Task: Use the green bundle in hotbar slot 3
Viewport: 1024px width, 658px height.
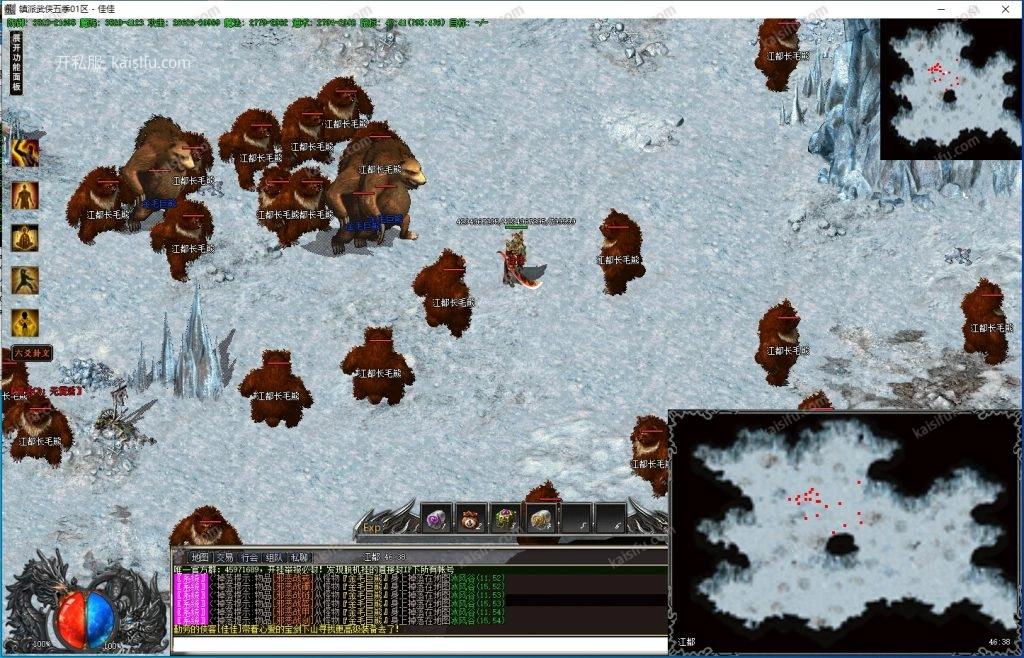Action: tap(506, 518)
